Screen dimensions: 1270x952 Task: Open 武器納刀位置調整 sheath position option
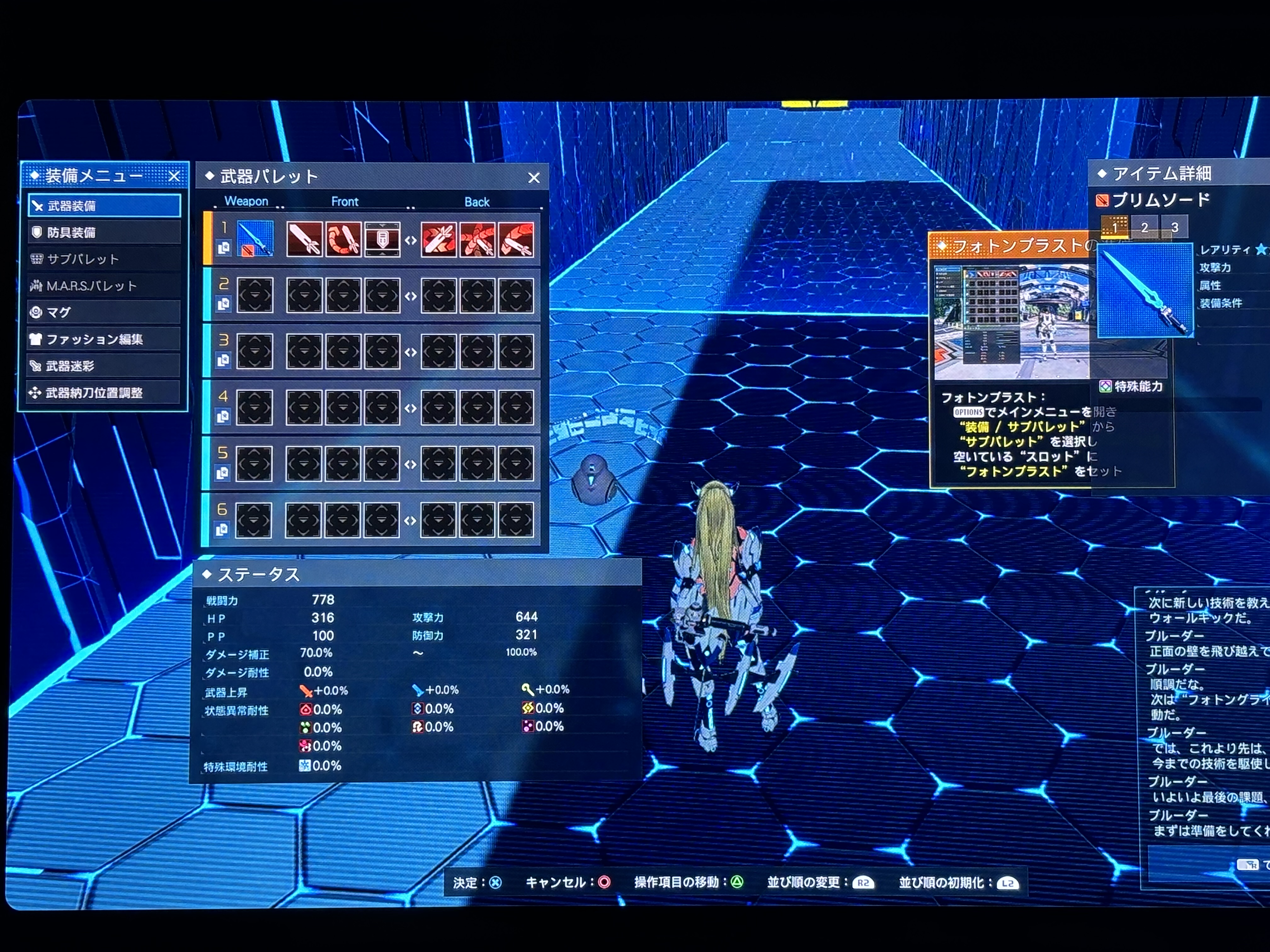point(104,393)
